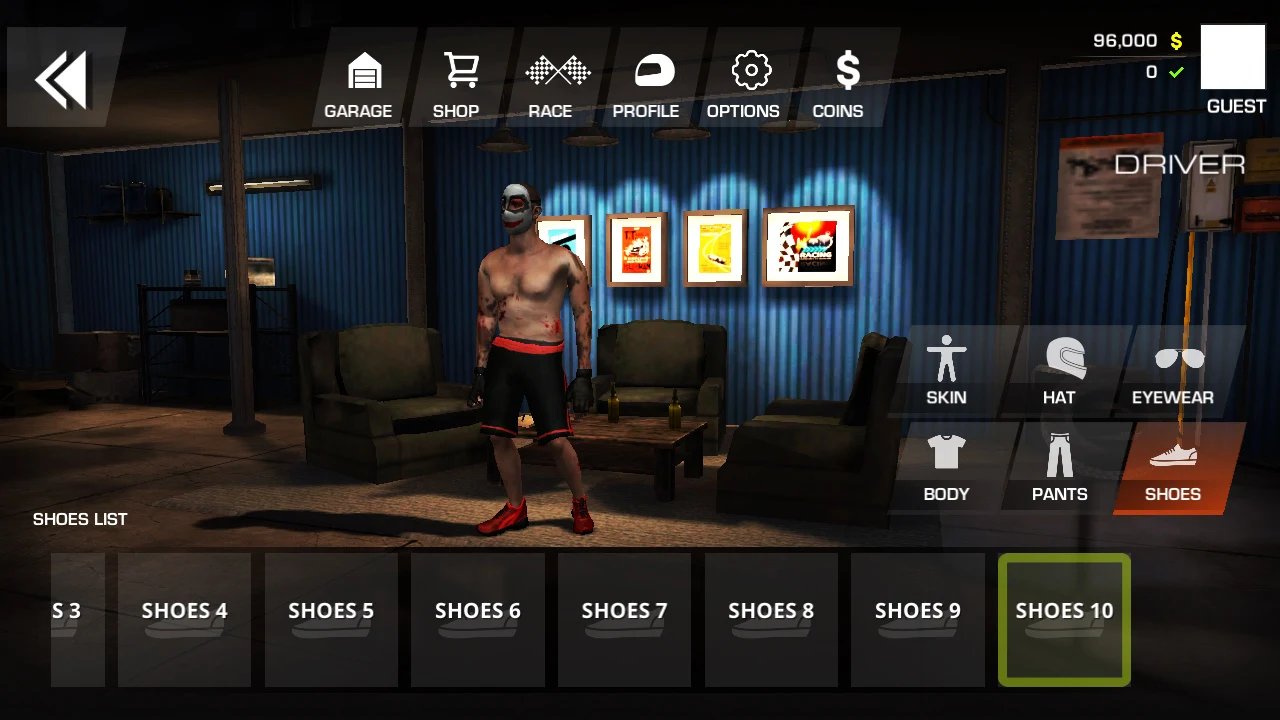Switch to the Hat category
This screenshot has width=1280, height=720.
1060,371
